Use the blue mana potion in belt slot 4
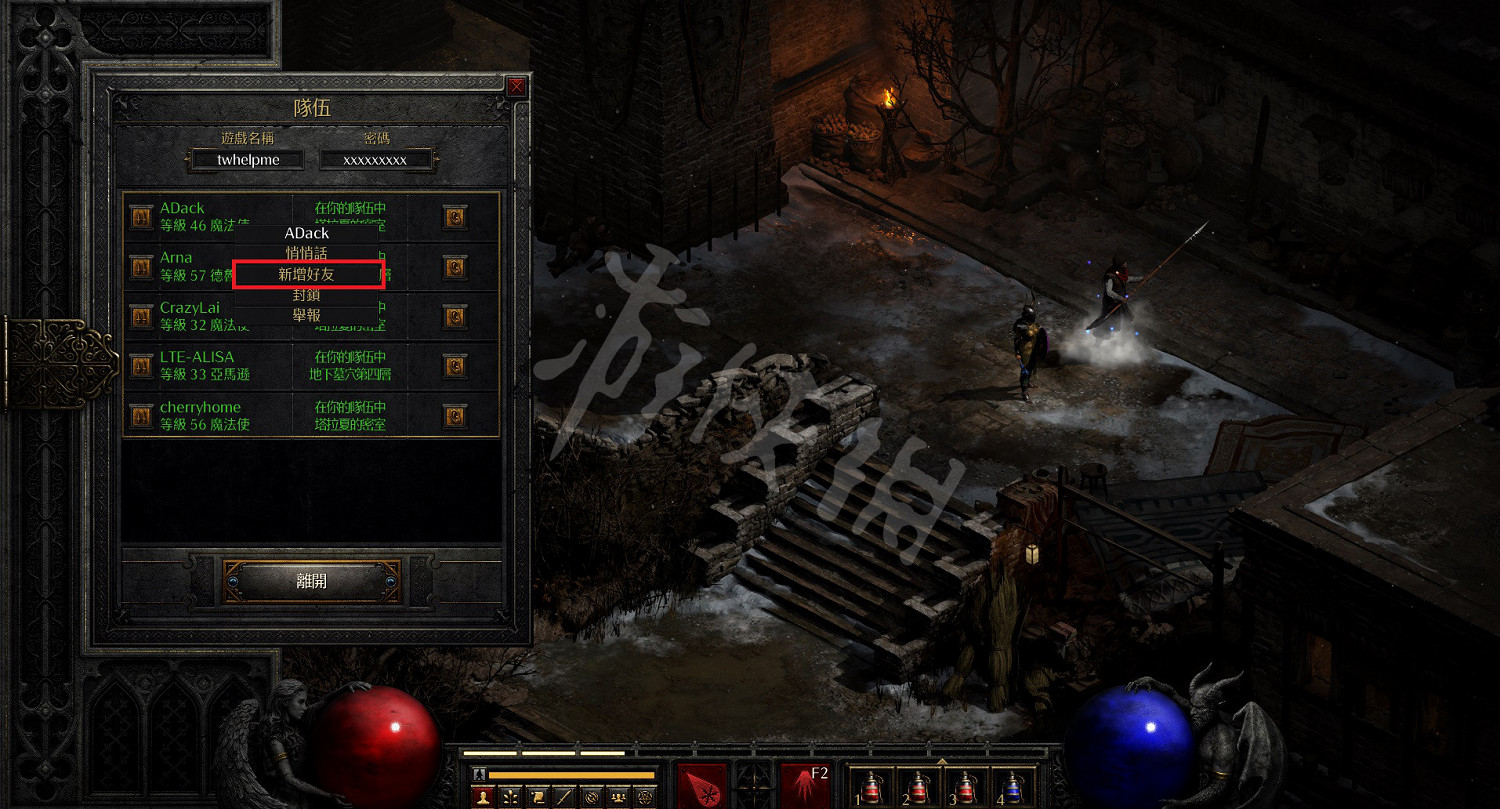 click(x=1013, y=786)
